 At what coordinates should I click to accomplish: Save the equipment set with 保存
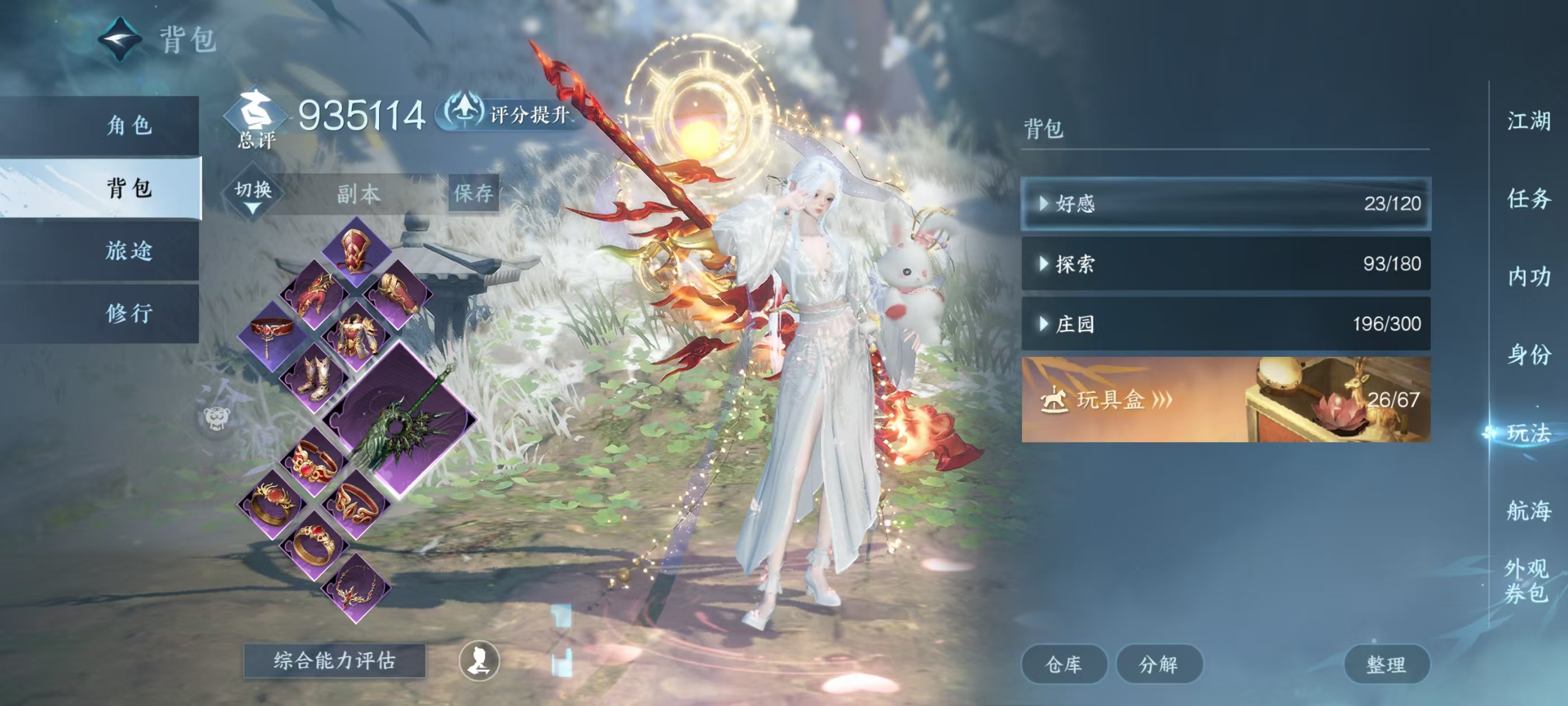(473, 193)
